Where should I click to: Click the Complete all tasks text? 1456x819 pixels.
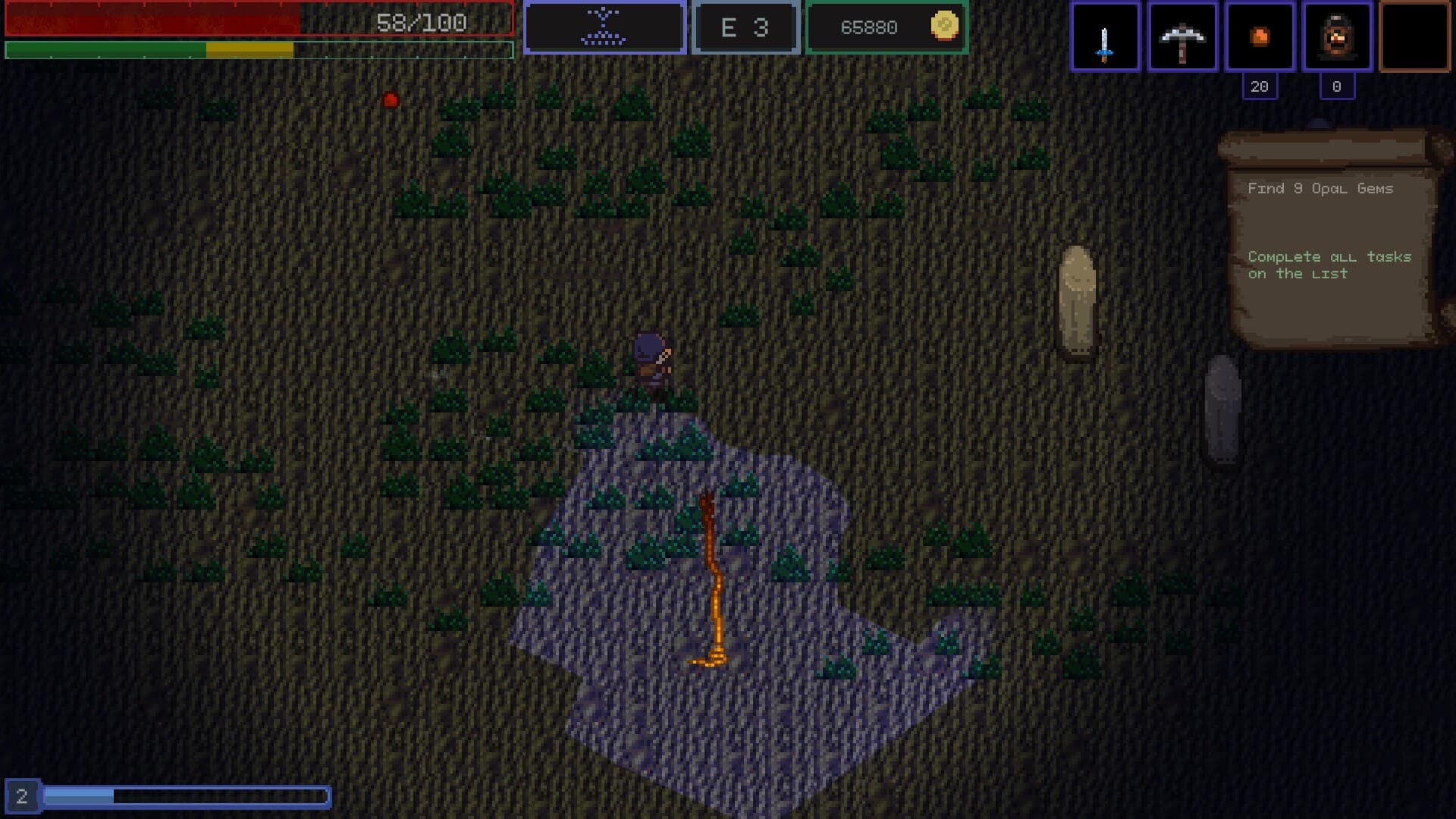point(1329,265)
